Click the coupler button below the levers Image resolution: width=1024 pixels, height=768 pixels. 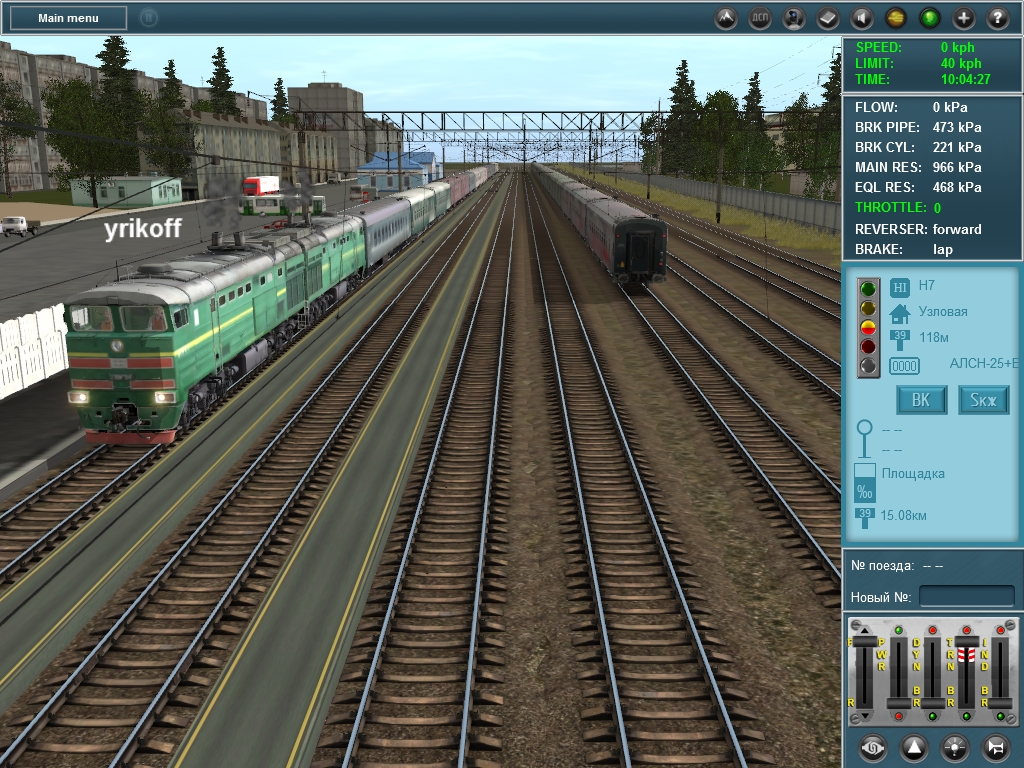[873, 747]
